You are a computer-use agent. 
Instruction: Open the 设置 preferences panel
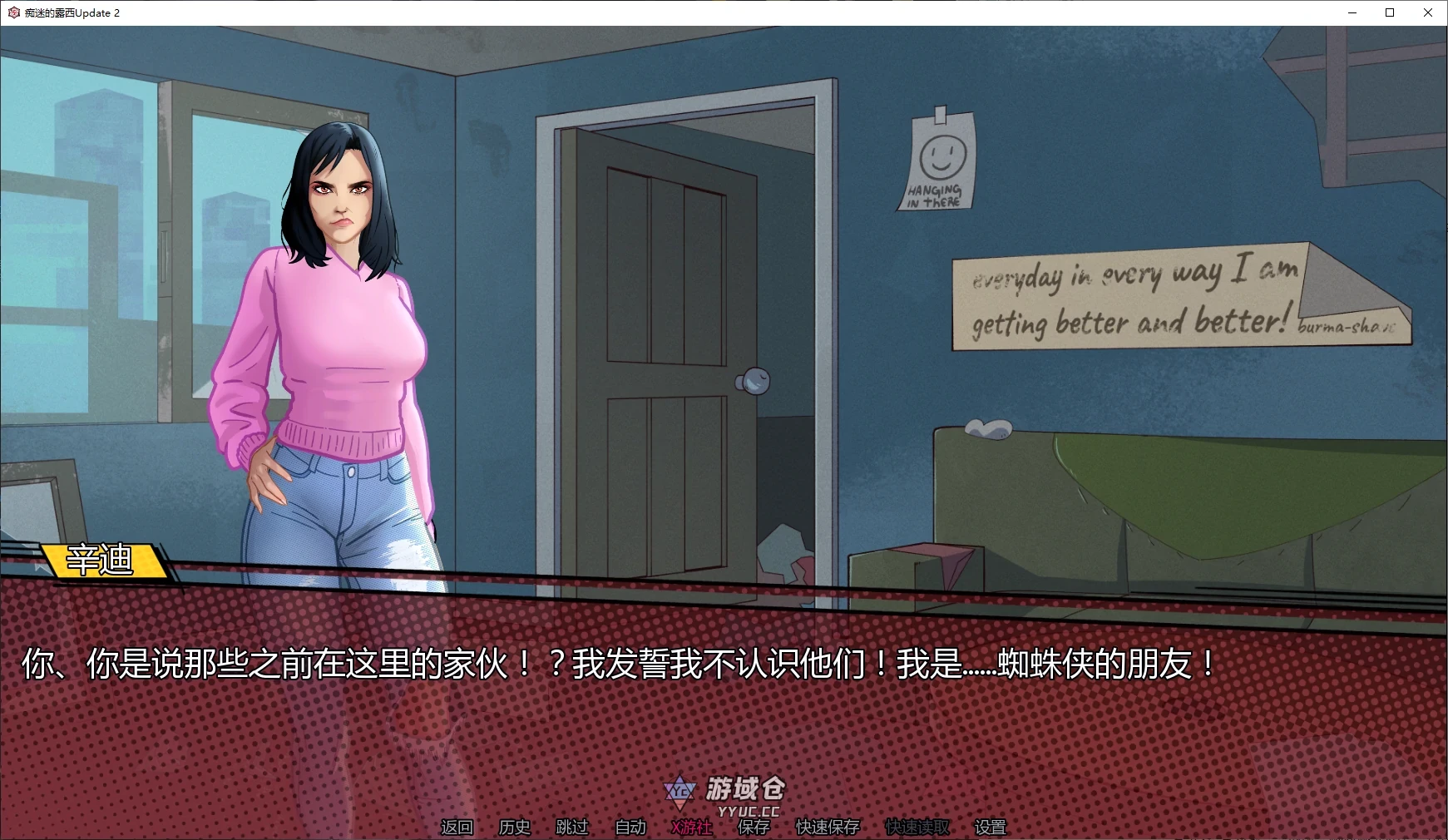[989, 828]
